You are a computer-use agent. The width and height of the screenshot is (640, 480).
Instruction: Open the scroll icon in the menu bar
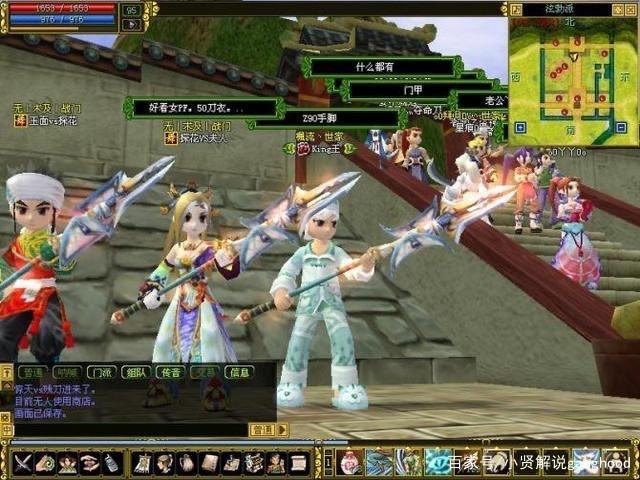click(x=298, y=463)
